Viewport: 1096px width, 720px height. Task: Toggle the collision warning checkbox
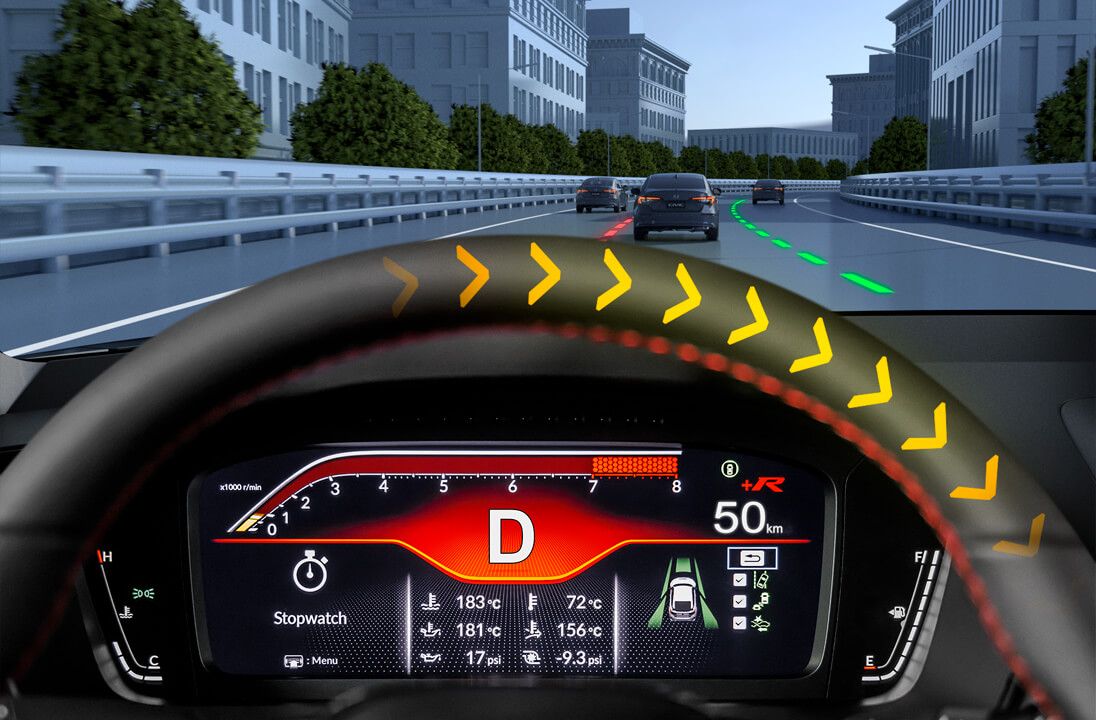click(x=739, y=623)
